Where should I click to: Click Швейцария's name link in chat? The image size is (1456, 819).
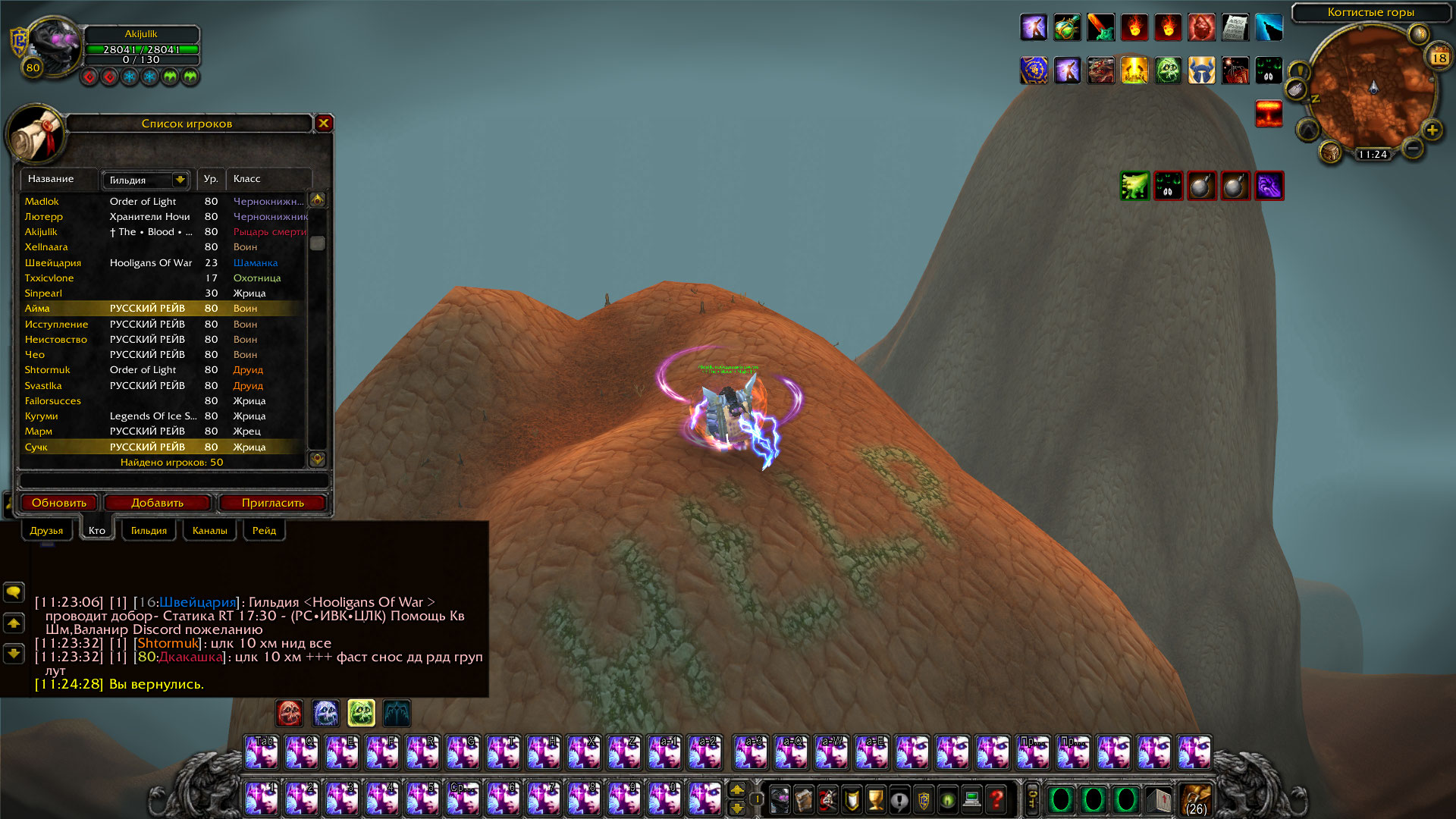[197, 602]
